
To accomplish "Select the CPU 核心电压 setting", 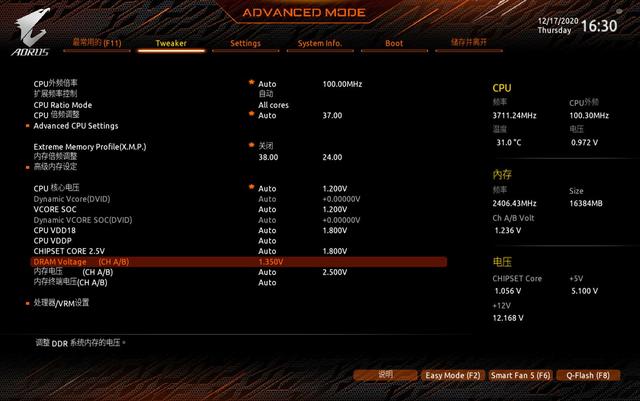I will 56,188.
